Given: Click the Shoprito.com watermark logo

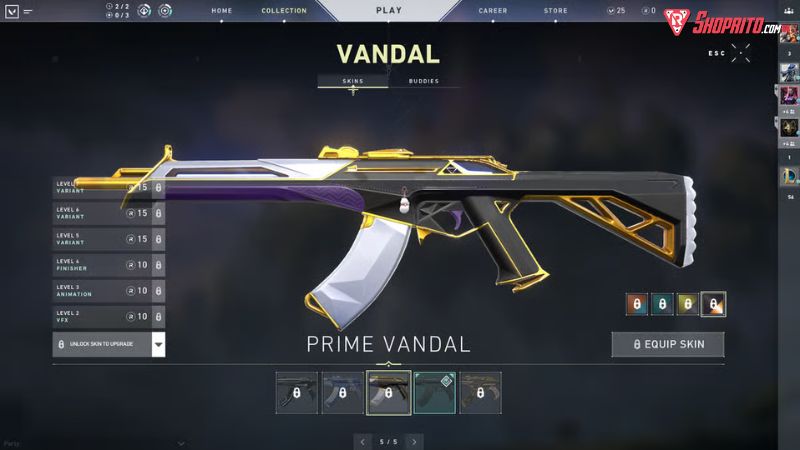Looking at the screenshot, I should tap(723, 24).
